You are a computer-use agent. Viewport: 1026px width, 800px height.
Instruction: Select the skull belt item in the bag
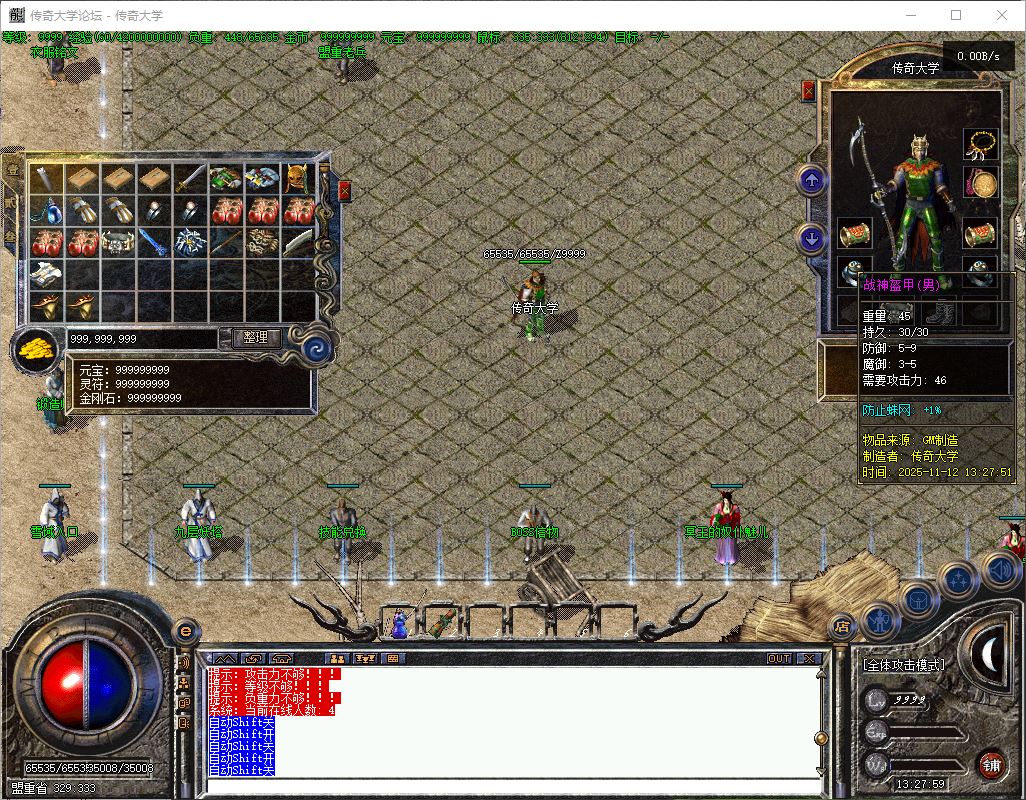tap(119, 242)
